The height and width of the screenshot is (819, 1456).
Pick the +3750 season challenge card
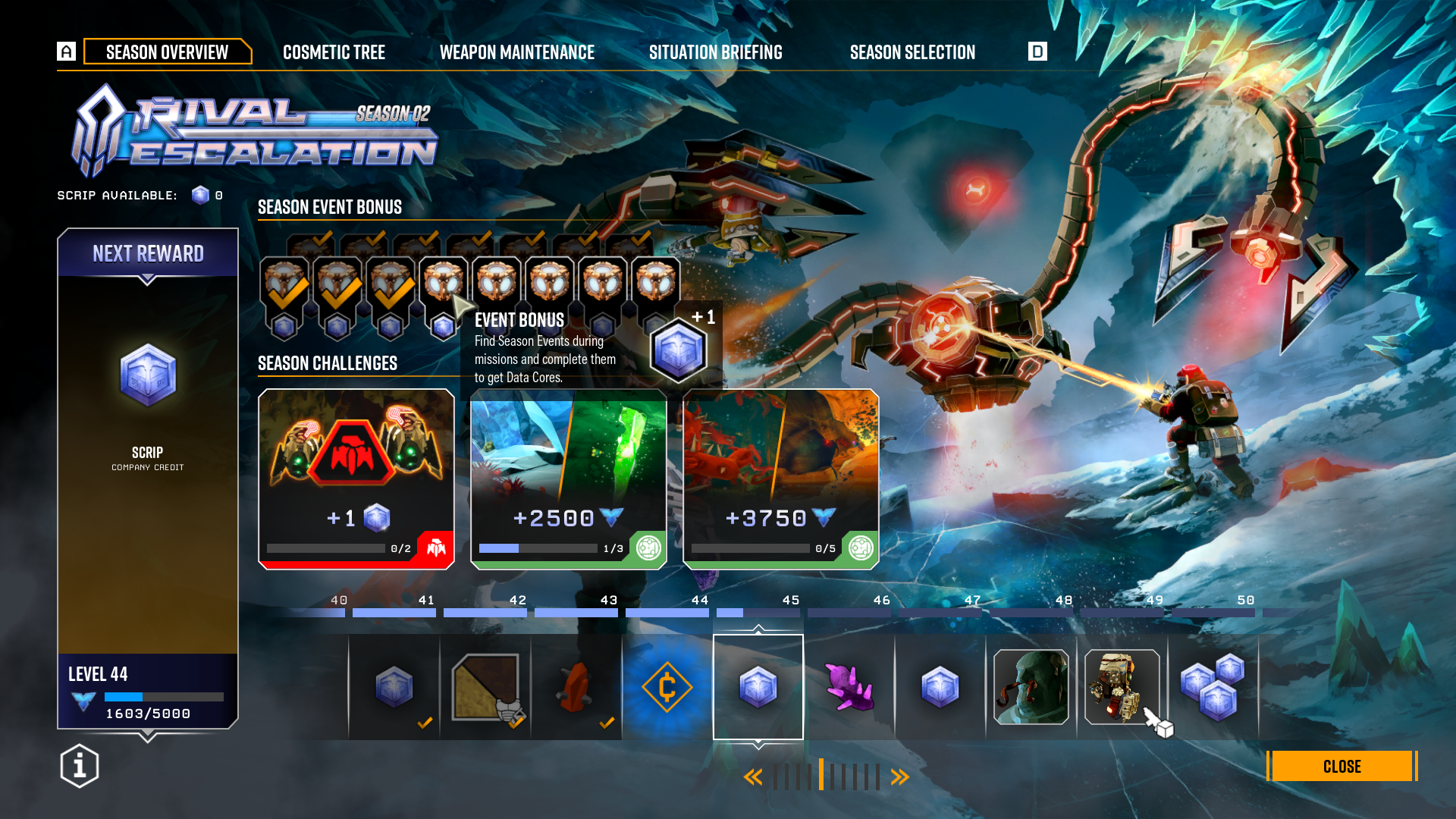[x=781, y=479]
